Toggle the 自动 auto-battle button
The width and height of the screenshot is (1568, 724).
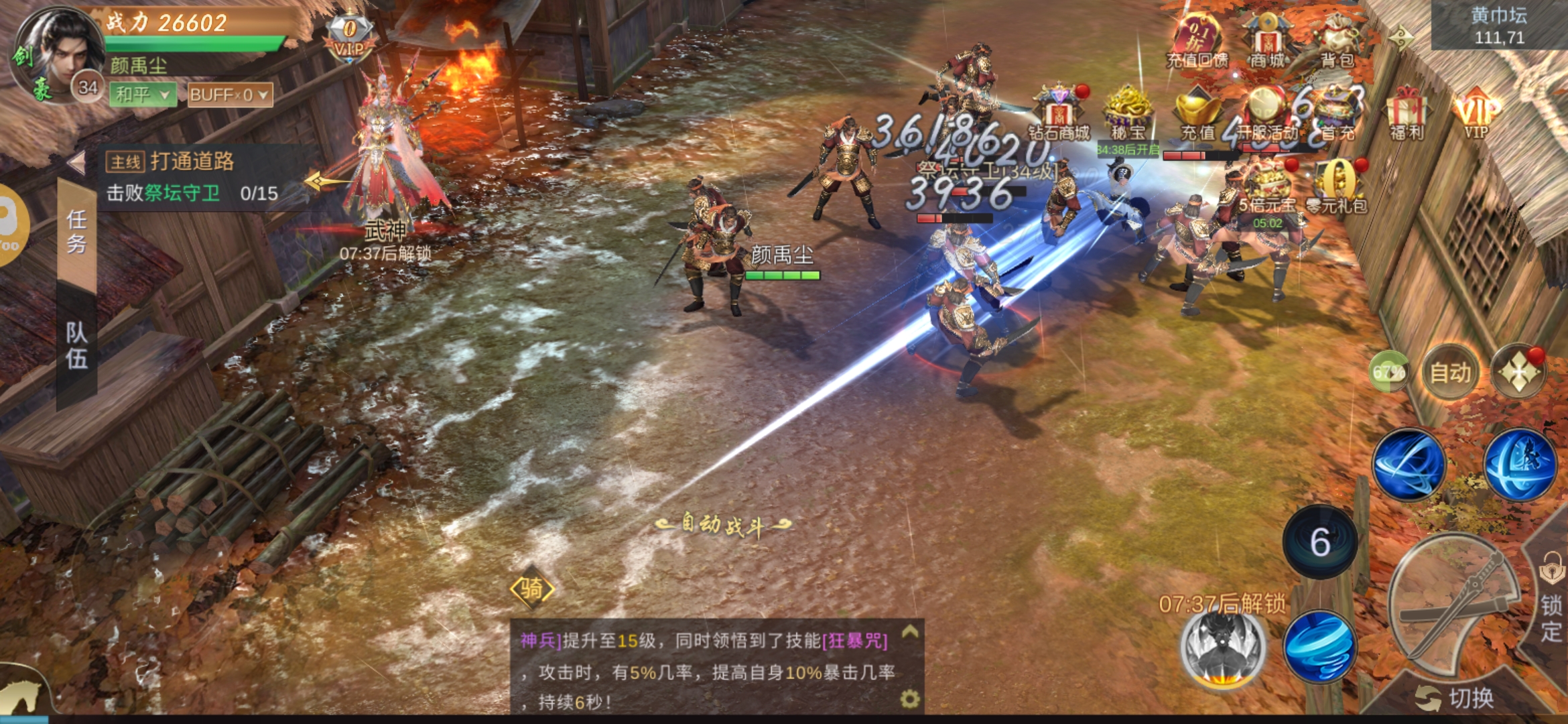click(x=1450, y=373)
